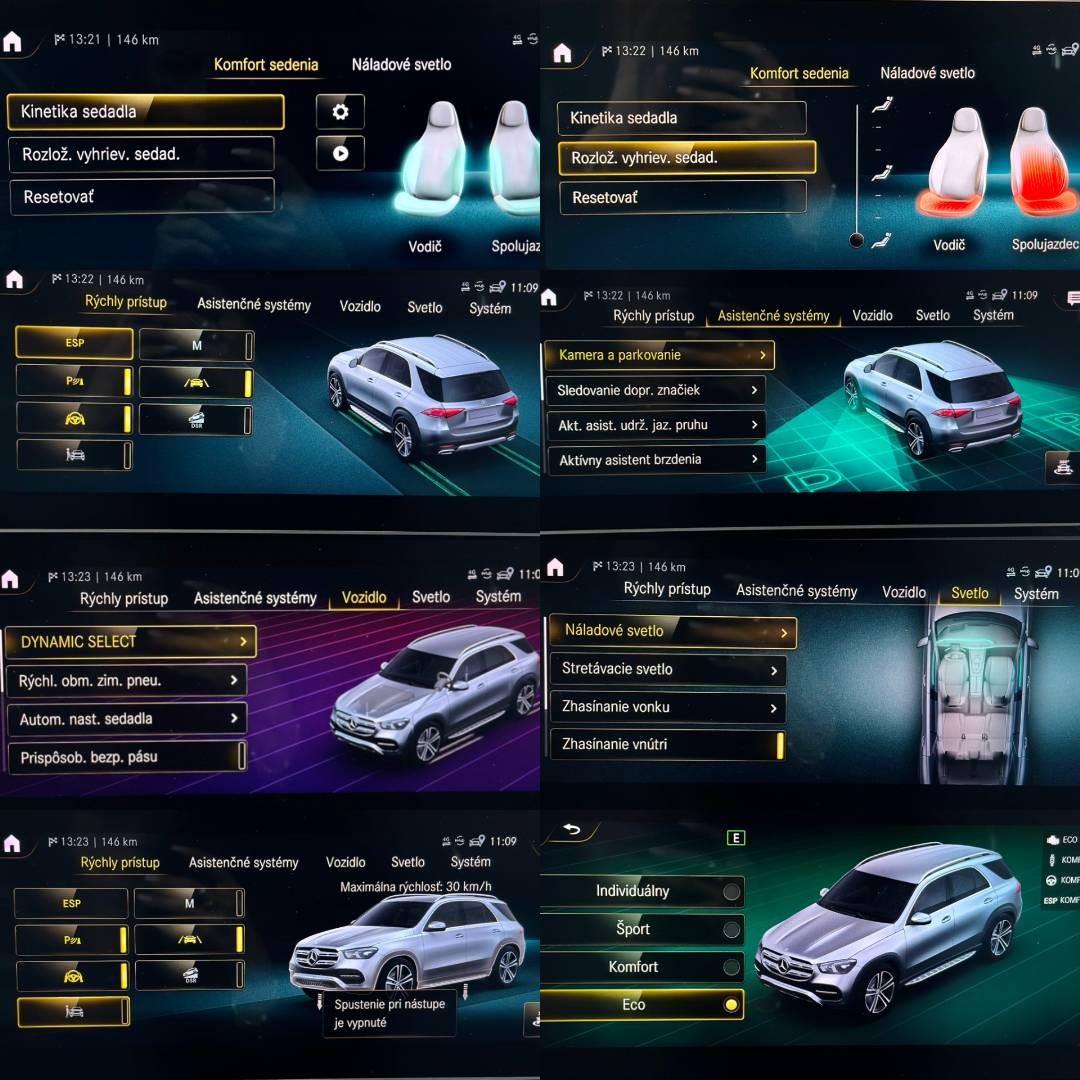Select Sledovanie dopr. značiek entry
Screen dimensions: 1080x1080
click(x=655, y=390)
